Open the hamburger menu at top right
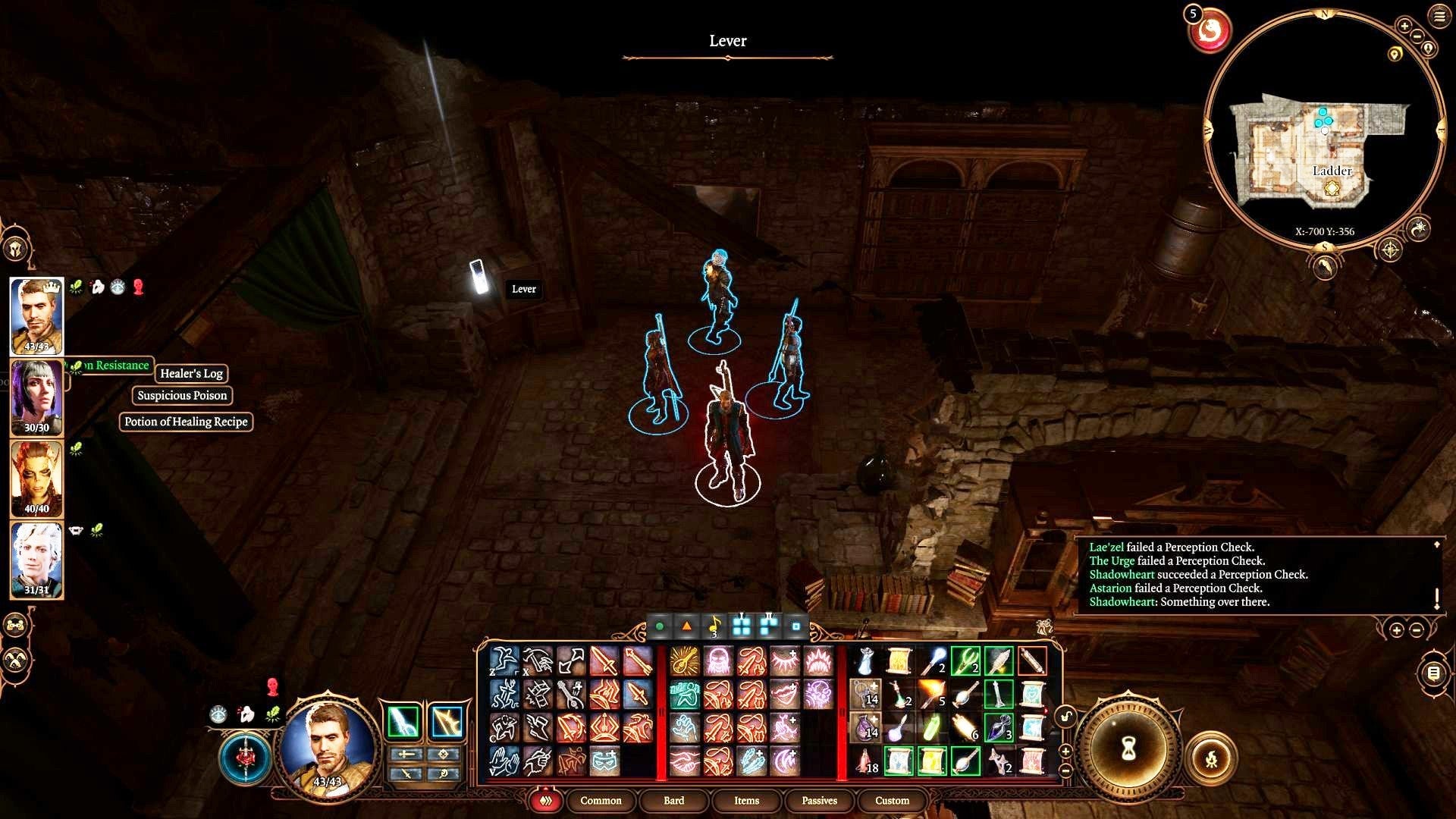Viewport: 1456px width, 819px height. 1439,16
